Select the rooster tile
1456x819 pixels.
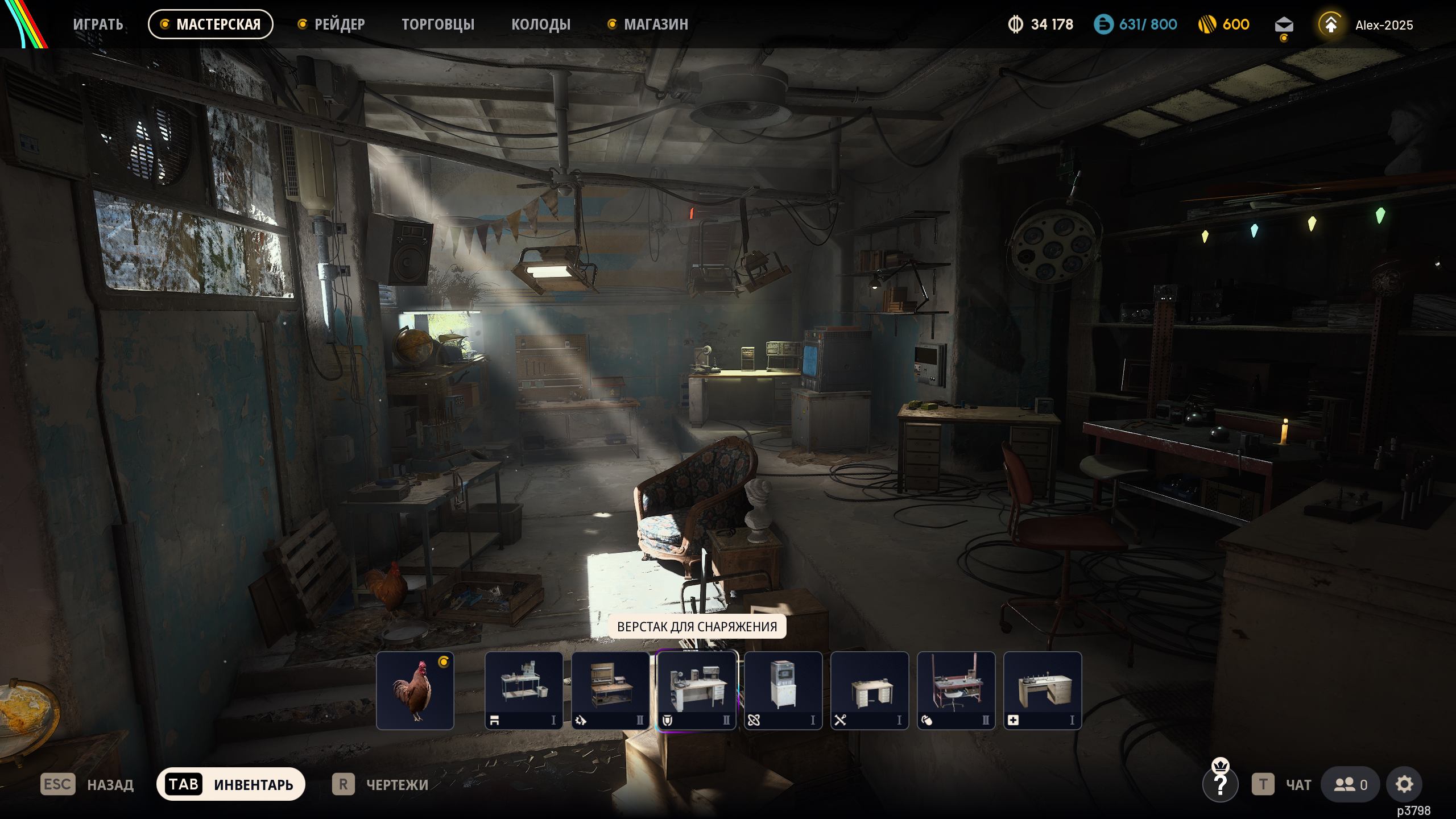pyautogui.click(x=415, y=690)
